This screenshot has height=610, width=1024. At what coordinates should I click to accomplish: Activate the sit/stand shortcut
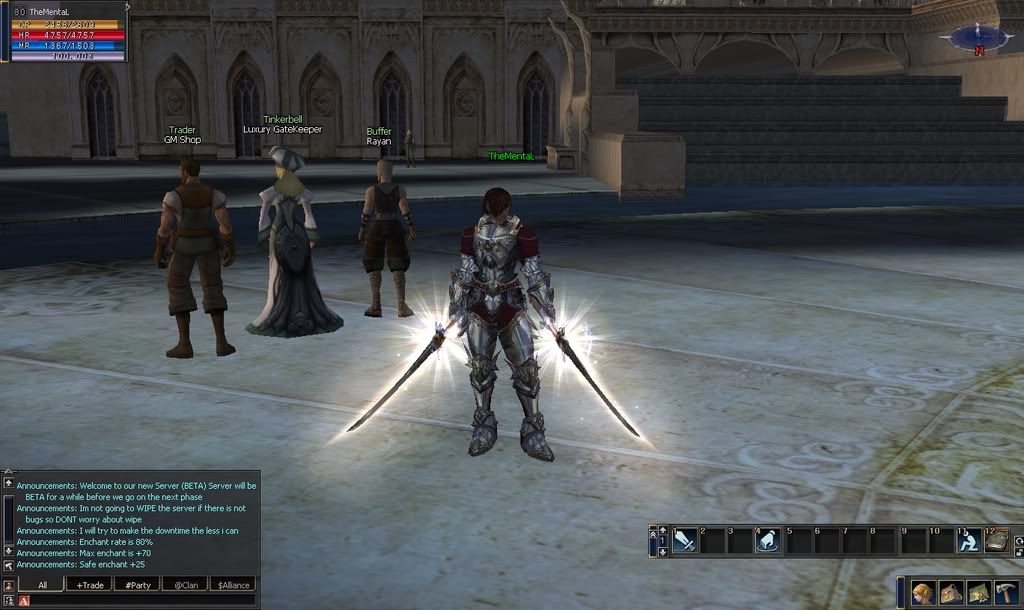[x=968, y=541]
